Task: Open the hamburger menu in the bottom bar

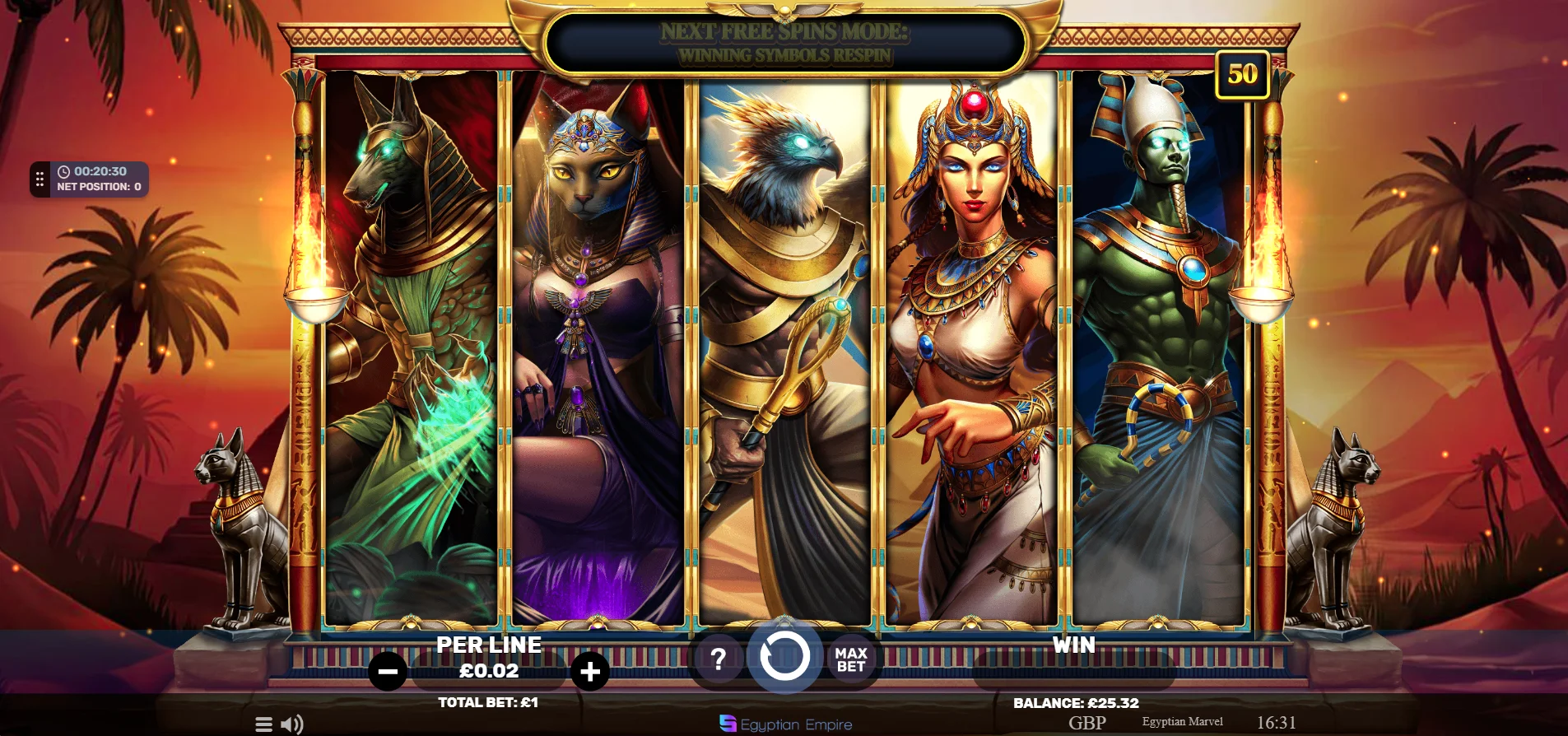Action: click(263, 724)
